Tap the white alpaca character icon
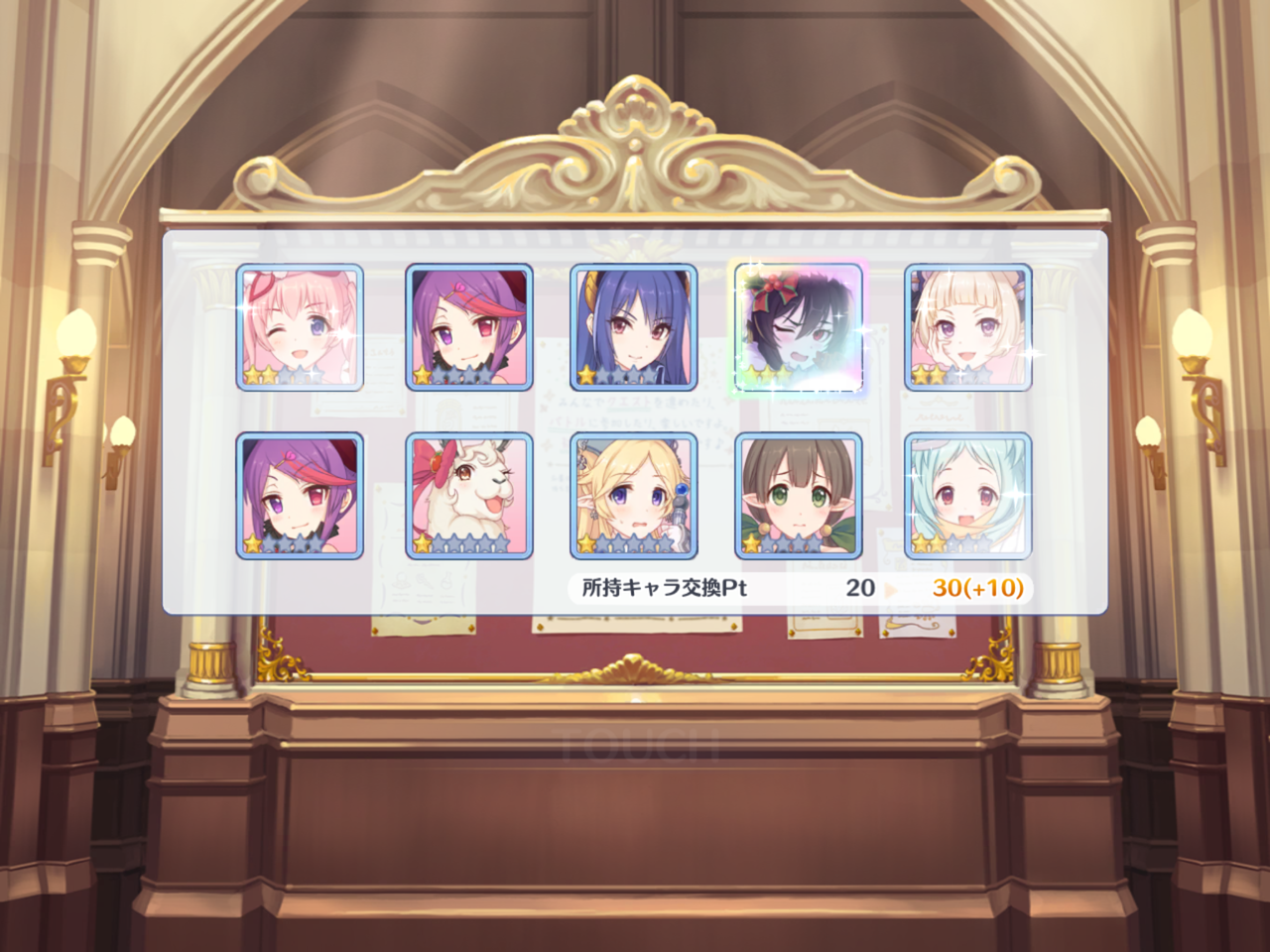Screen dimensions: 1270x952 (x=467, y=494)
